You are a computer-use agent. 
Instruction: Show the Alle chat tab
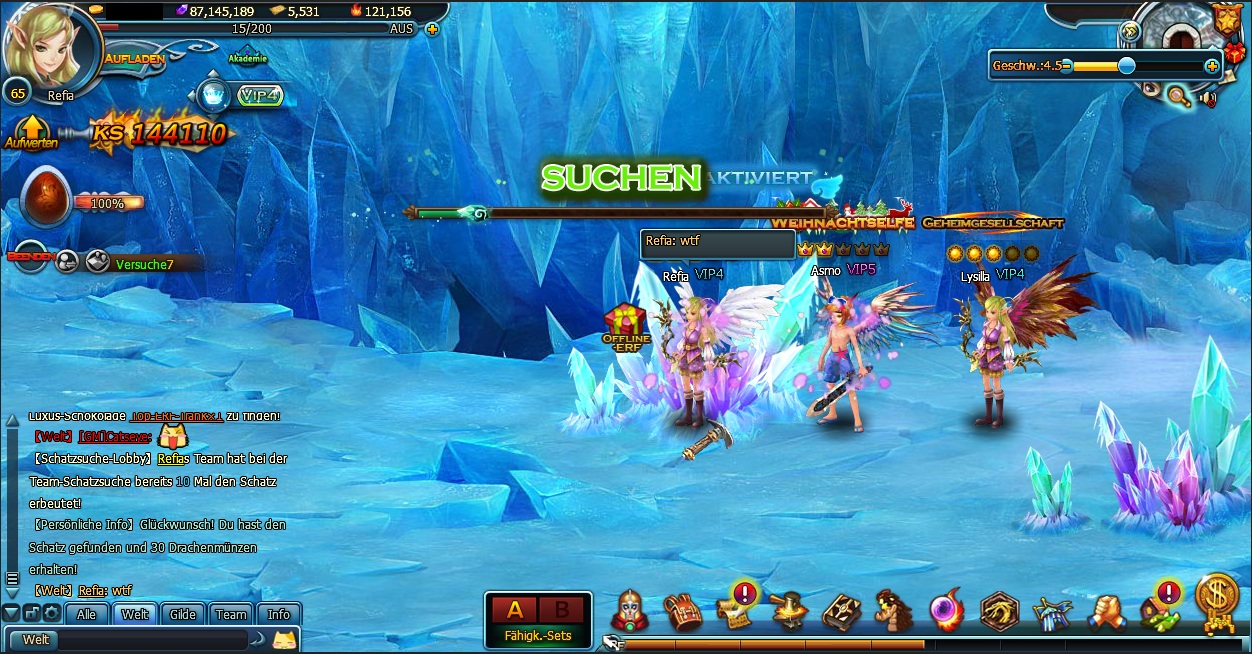pyautogui.click(x=87, y=614)
